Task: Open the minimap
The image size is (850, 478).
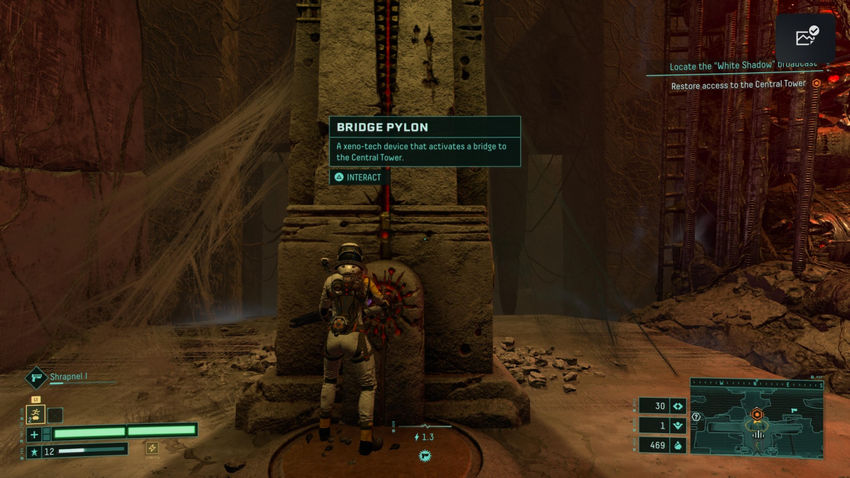Action: pos(756,418)
